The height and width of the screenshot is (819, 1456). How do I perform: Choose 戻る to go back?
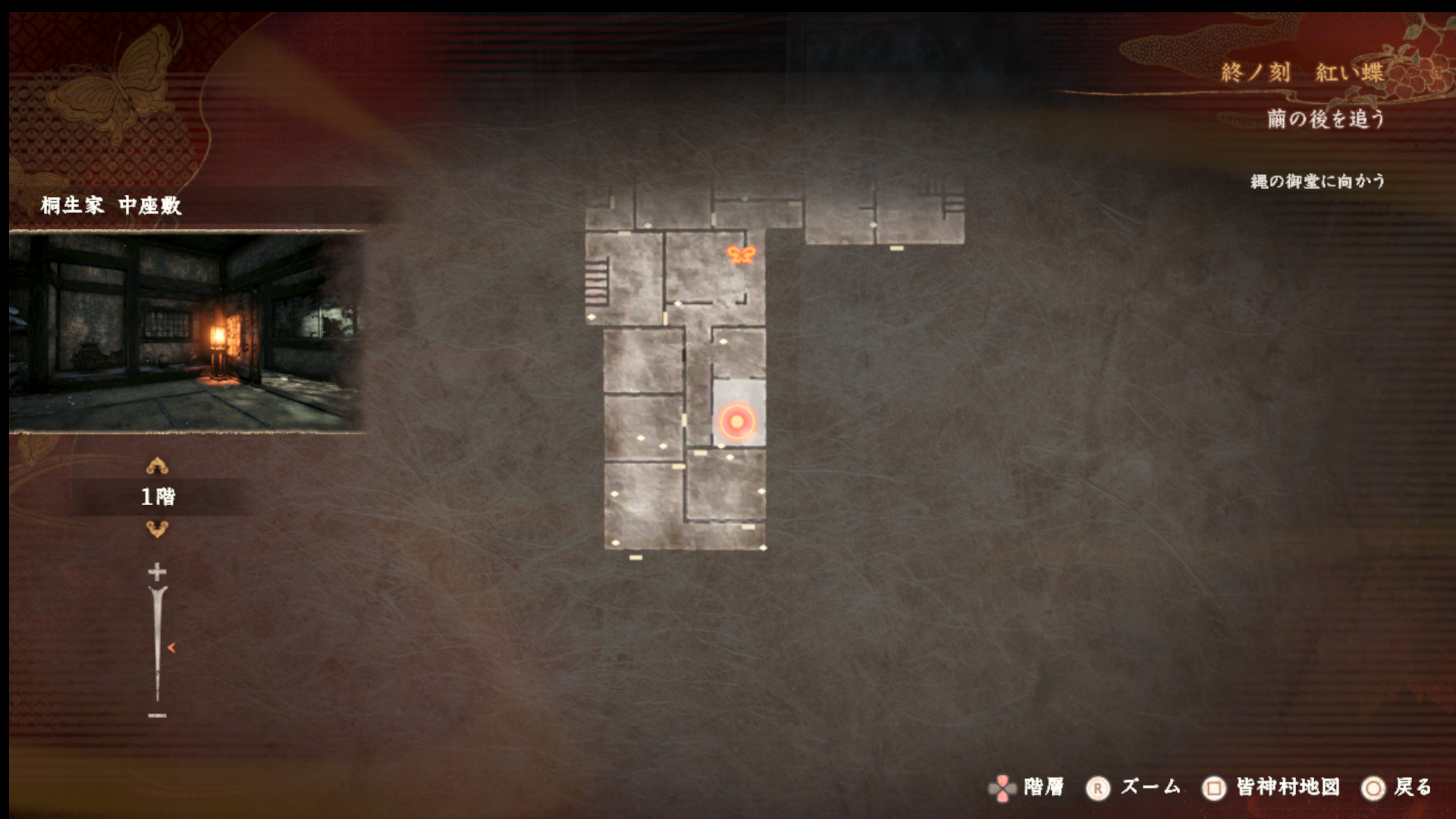pyautogui.click(x=1398, y=788)
